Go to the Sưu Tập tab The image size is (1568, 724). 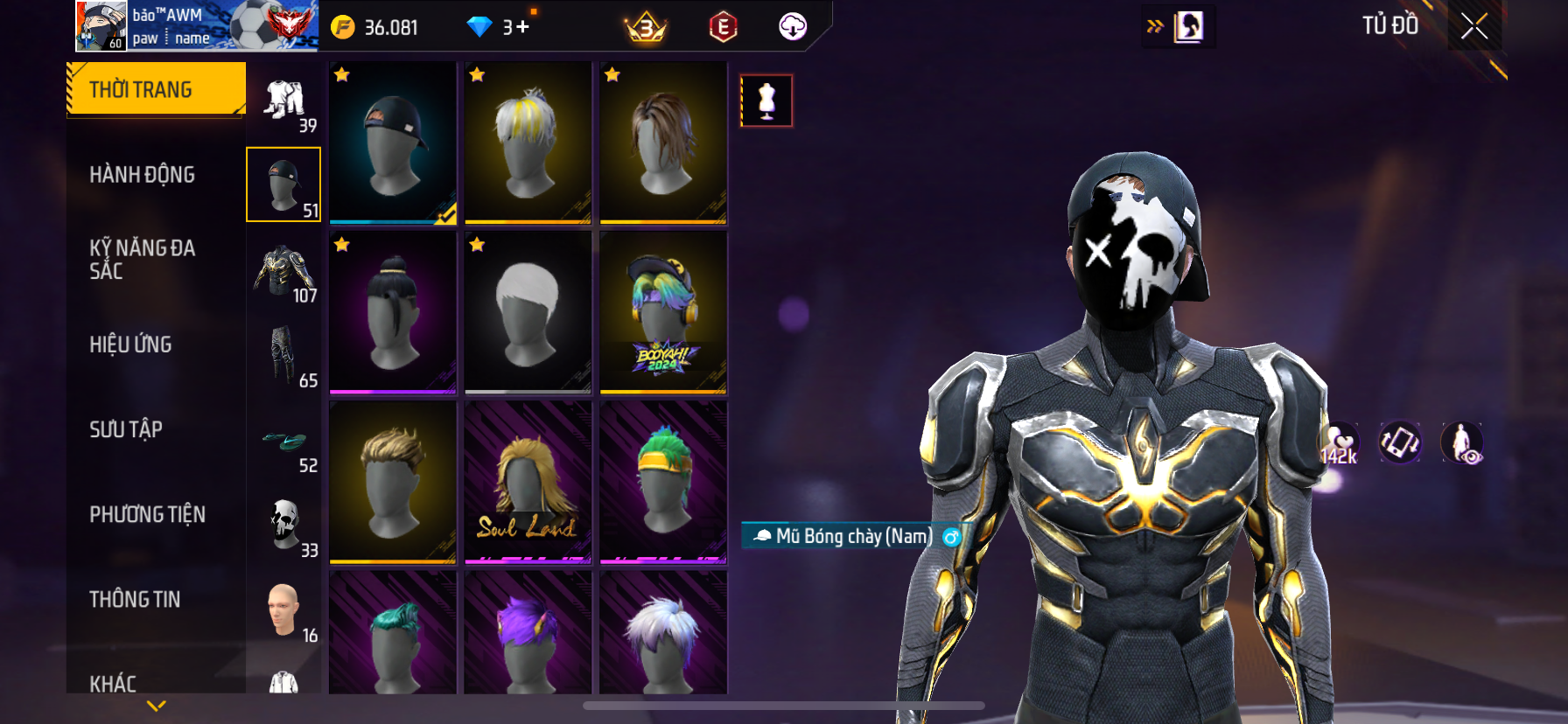pos(126,429)
